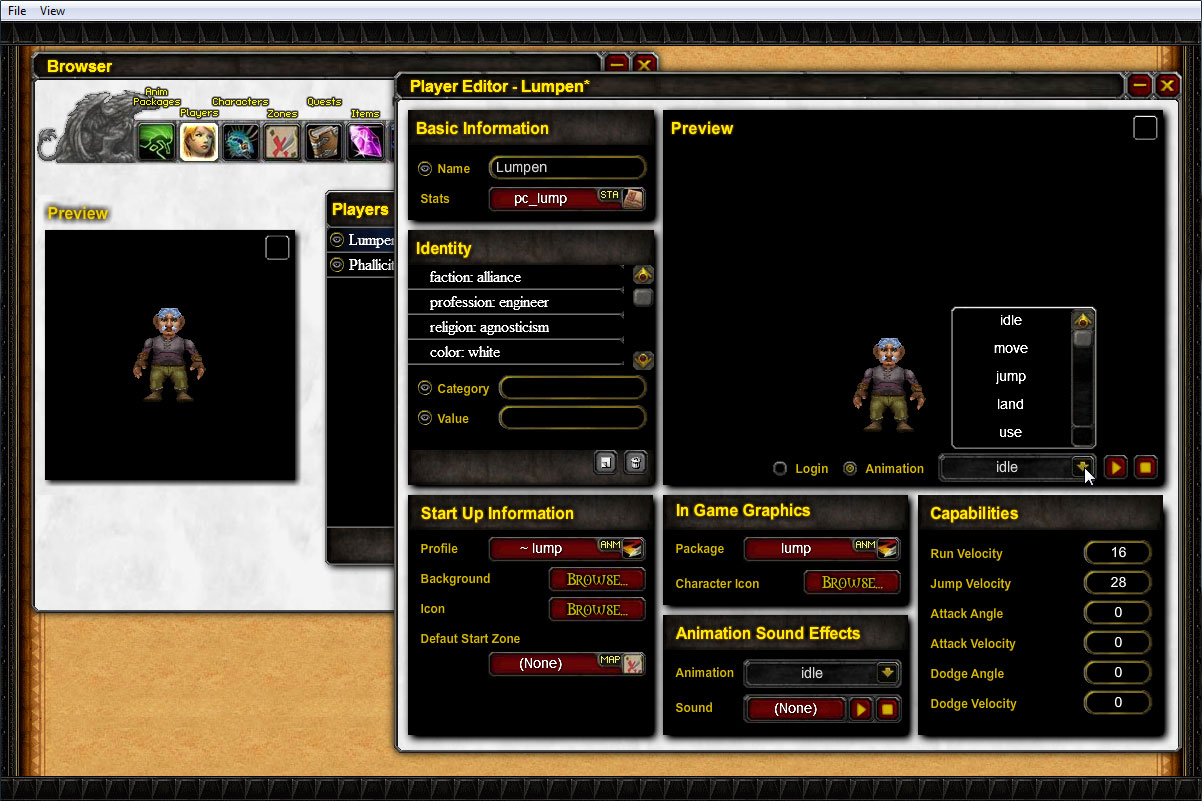Browse for a Character Icon
This screenshot has width=1202, height=801.
tap(852, 583)
